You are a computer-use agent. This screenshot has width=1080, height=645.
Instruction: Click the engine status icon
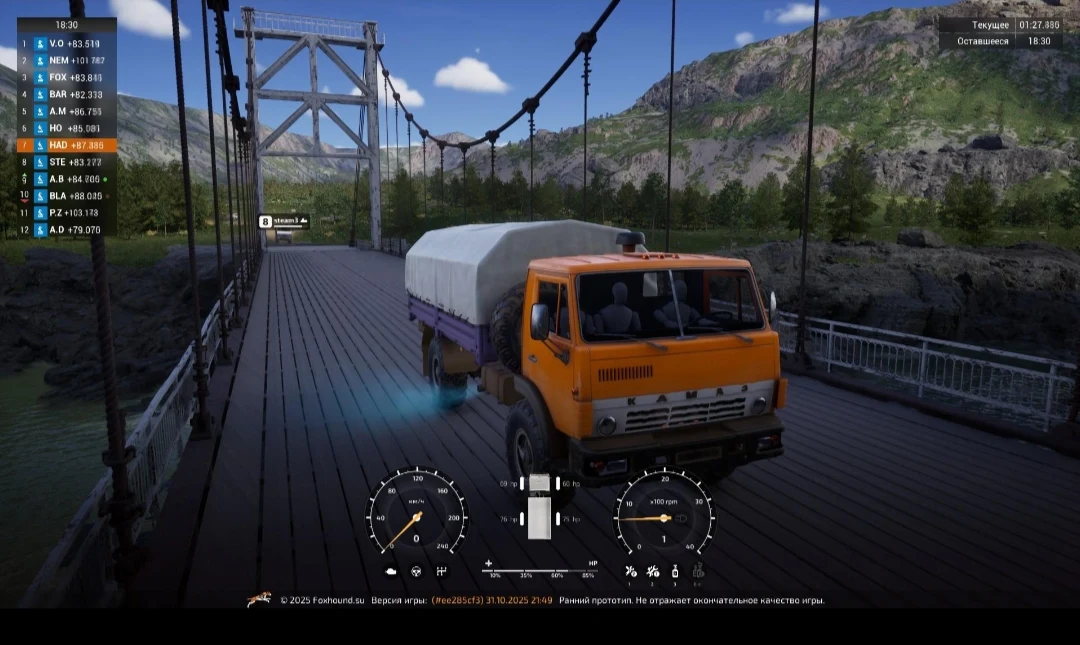pos(391,571)
